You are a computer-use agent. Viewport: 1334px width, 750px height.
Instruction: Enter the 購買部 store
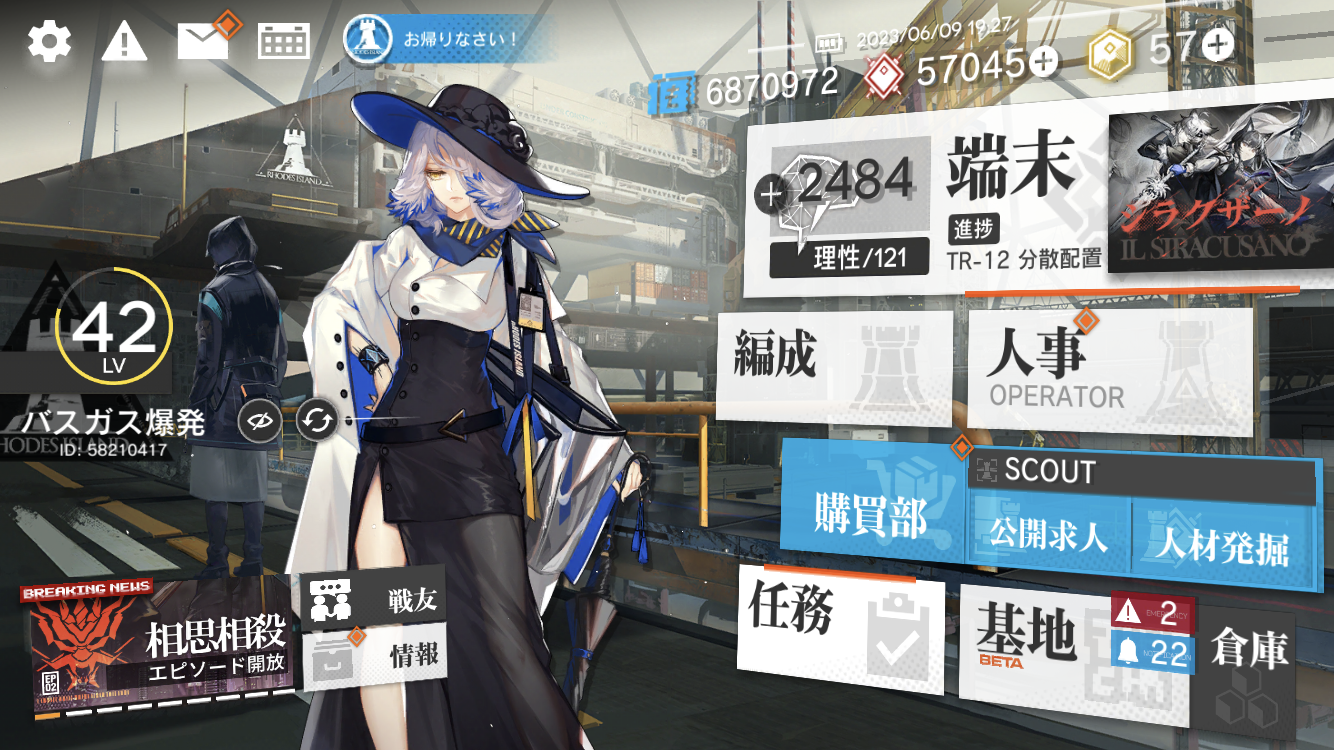(872, 514)
